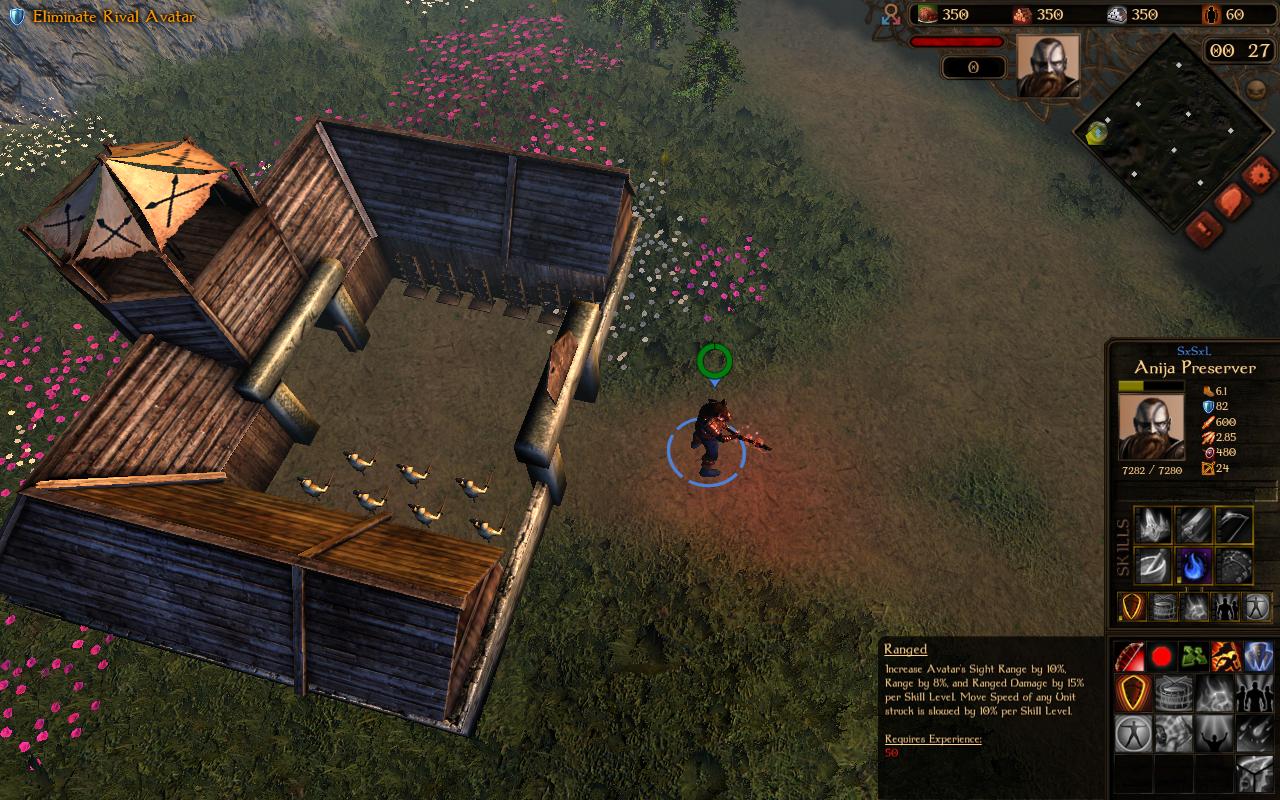
Task: Choose the Ranged bow skill icon
Action: coord(1130,657)
